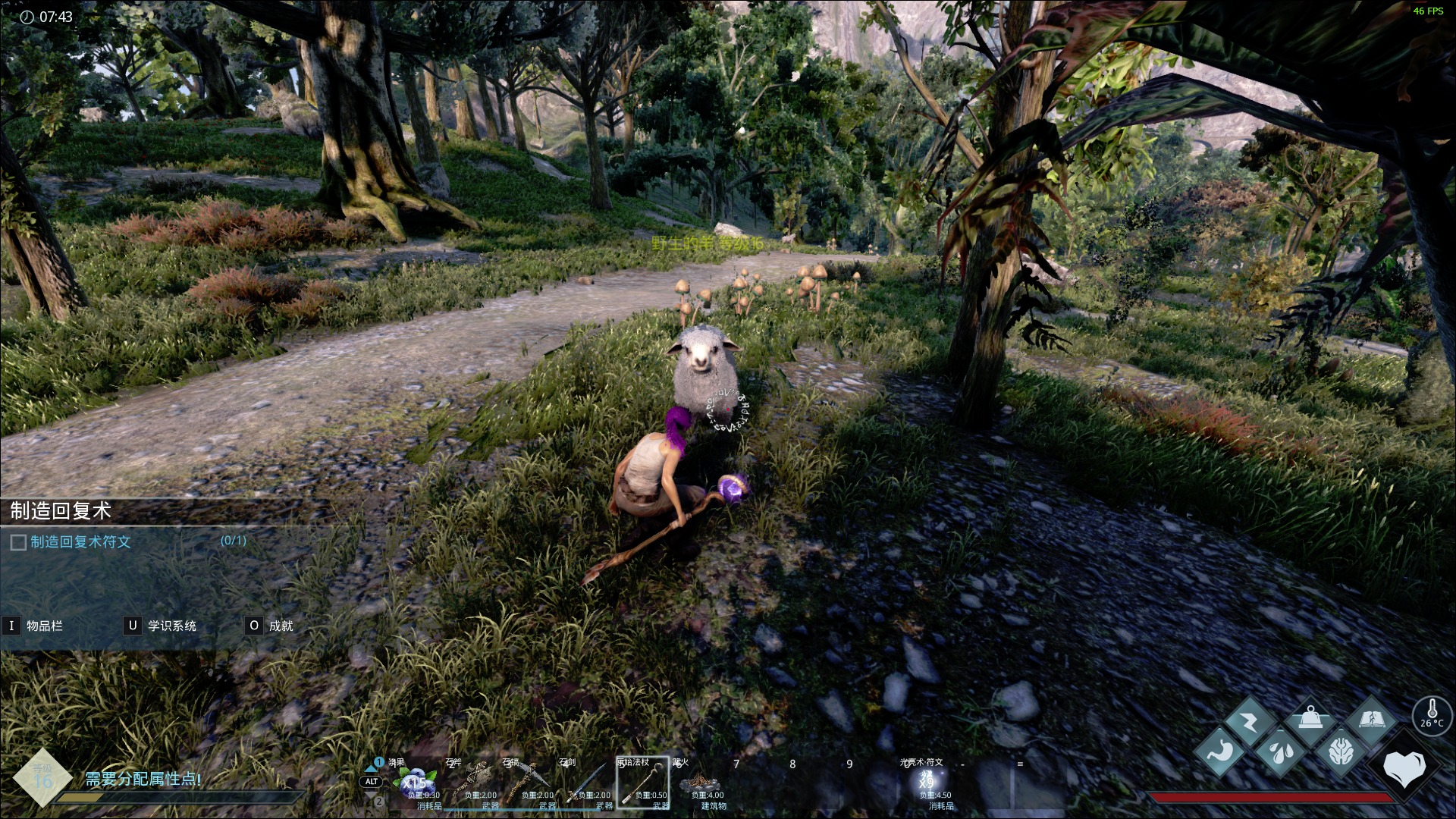
Task: Switch hotbar page with the up arrow
Action: [x=371, y=767]
